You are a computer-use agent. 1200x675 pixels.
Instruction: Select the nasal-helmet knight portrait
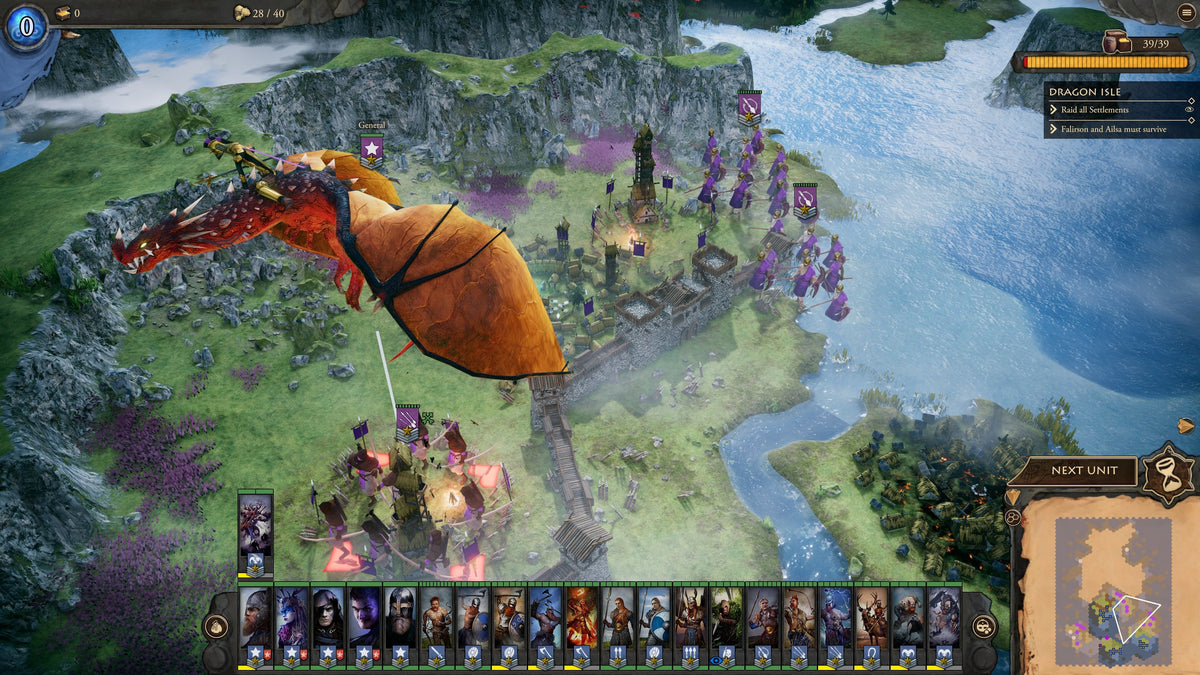coord(401,616)
